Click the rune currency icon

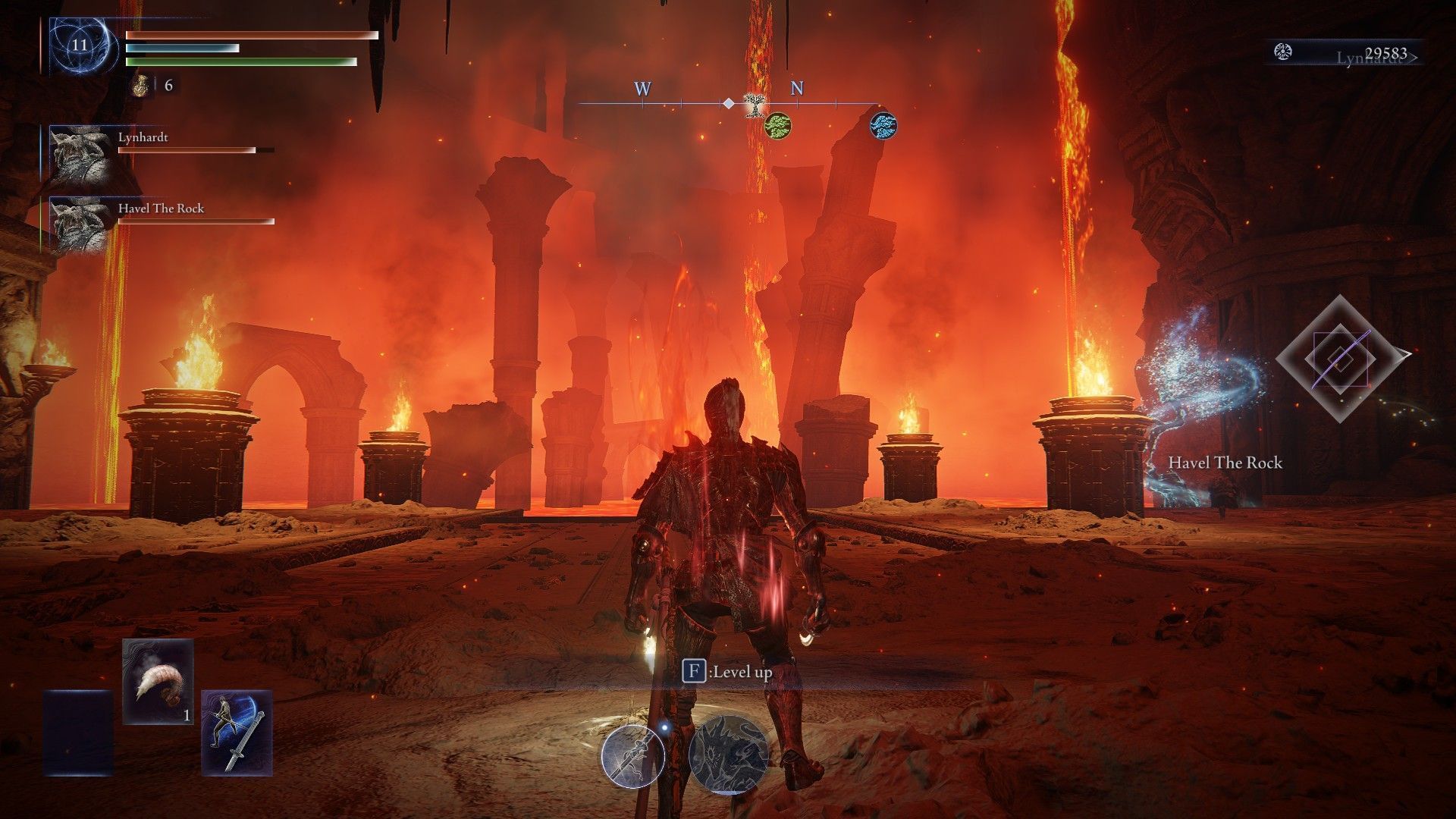pyautogui.click(x=1283, y=52)
